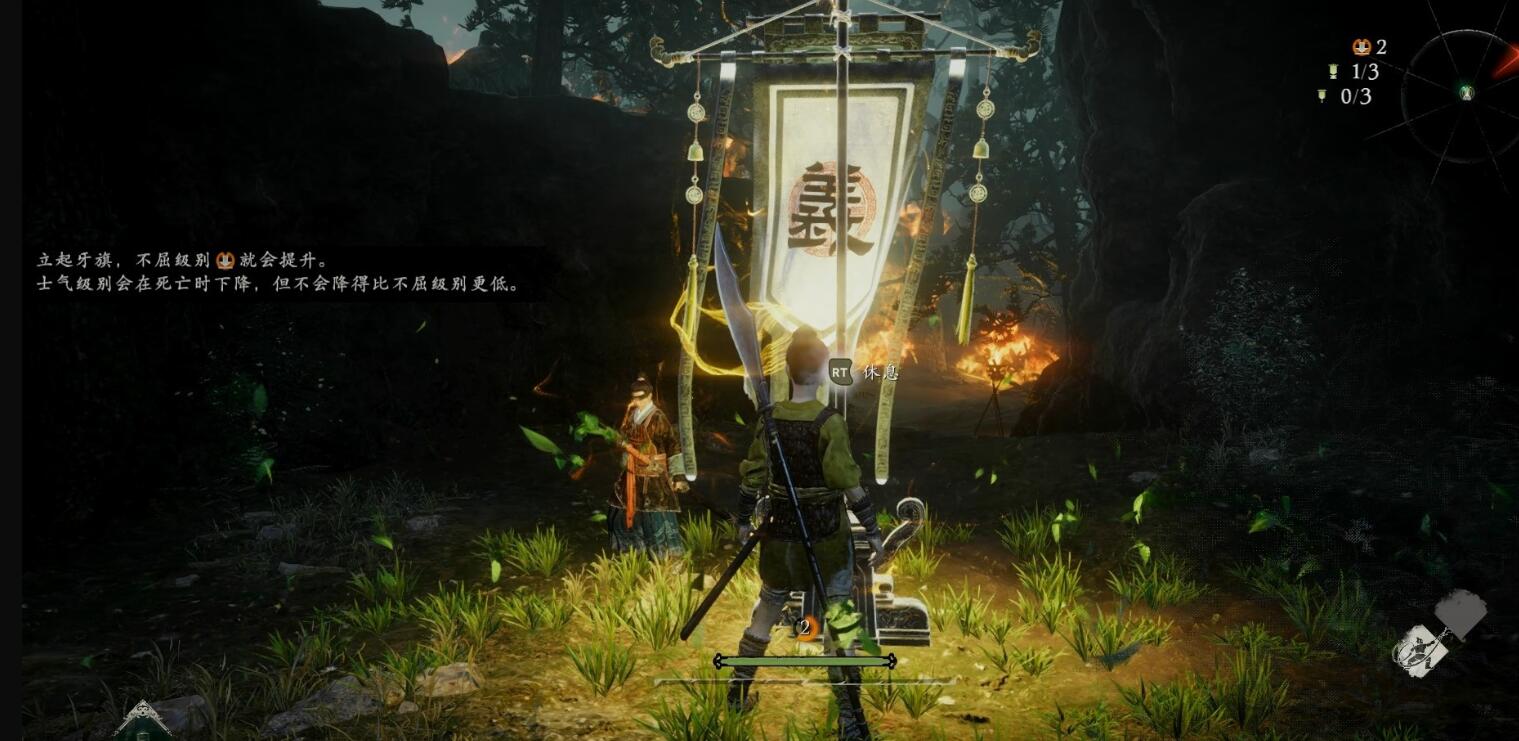Activate the martial art skill icon with the figure

click(x=1420, y=651)
